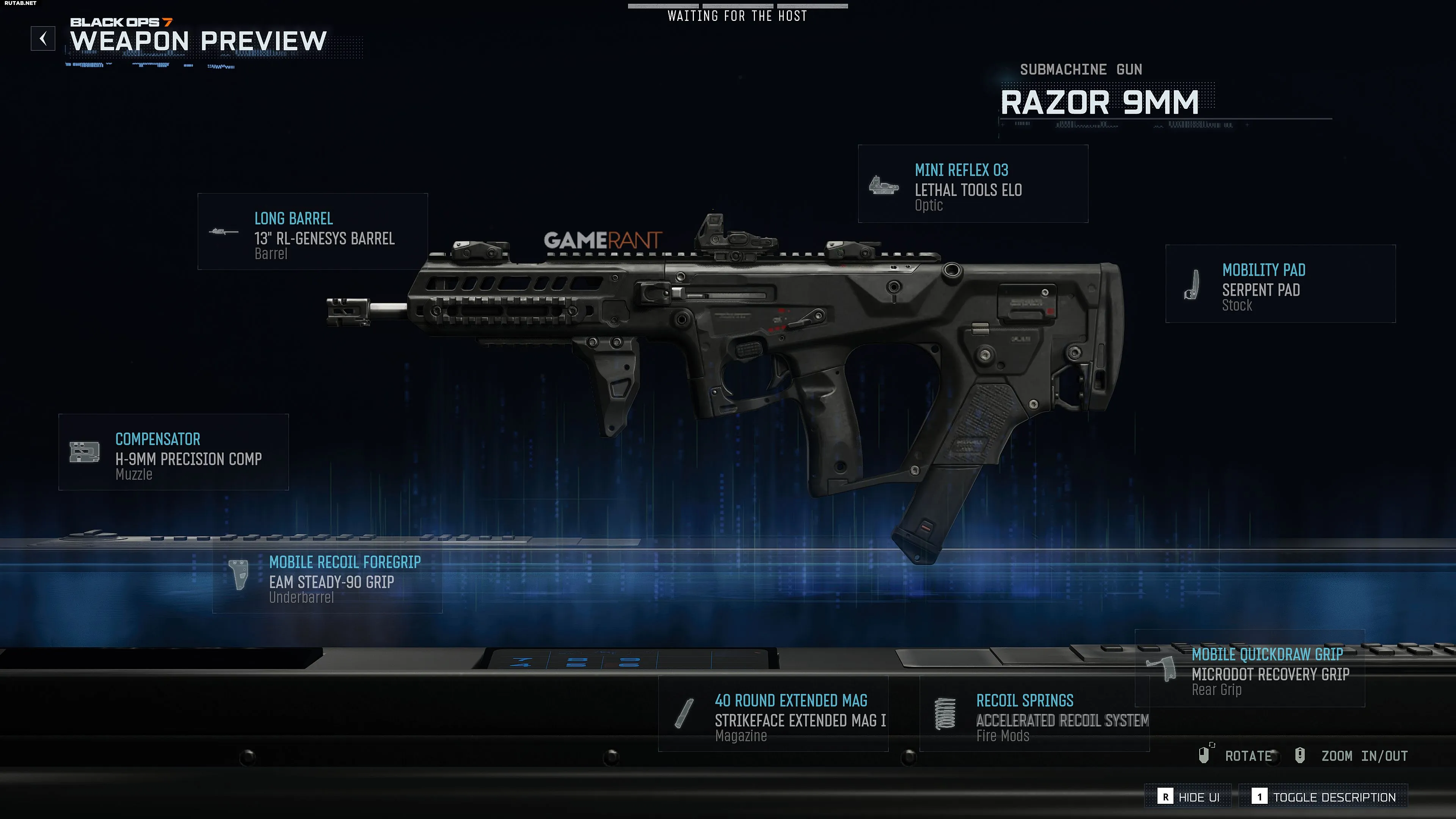Select the Compensator muzzle attachment
This screenshot has width=1456, height=819.
click(174, 452)
